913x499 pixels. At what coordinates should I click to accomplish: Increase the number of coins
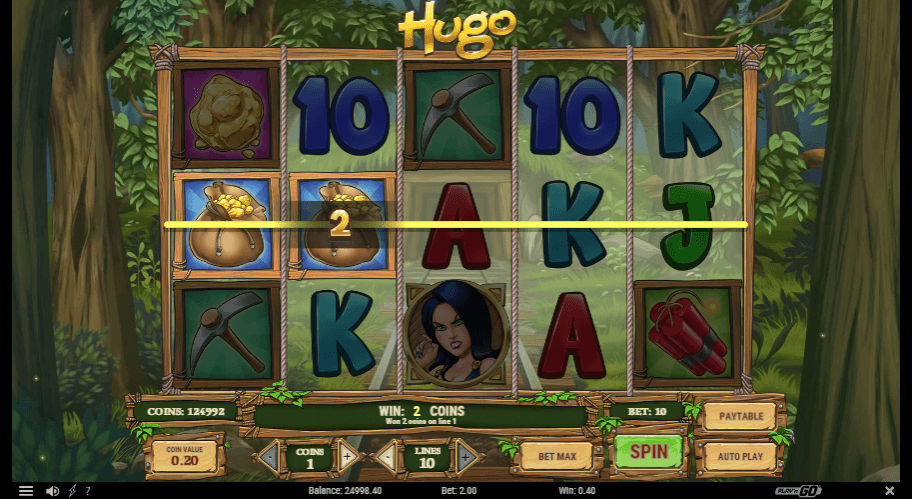[347, 458]
